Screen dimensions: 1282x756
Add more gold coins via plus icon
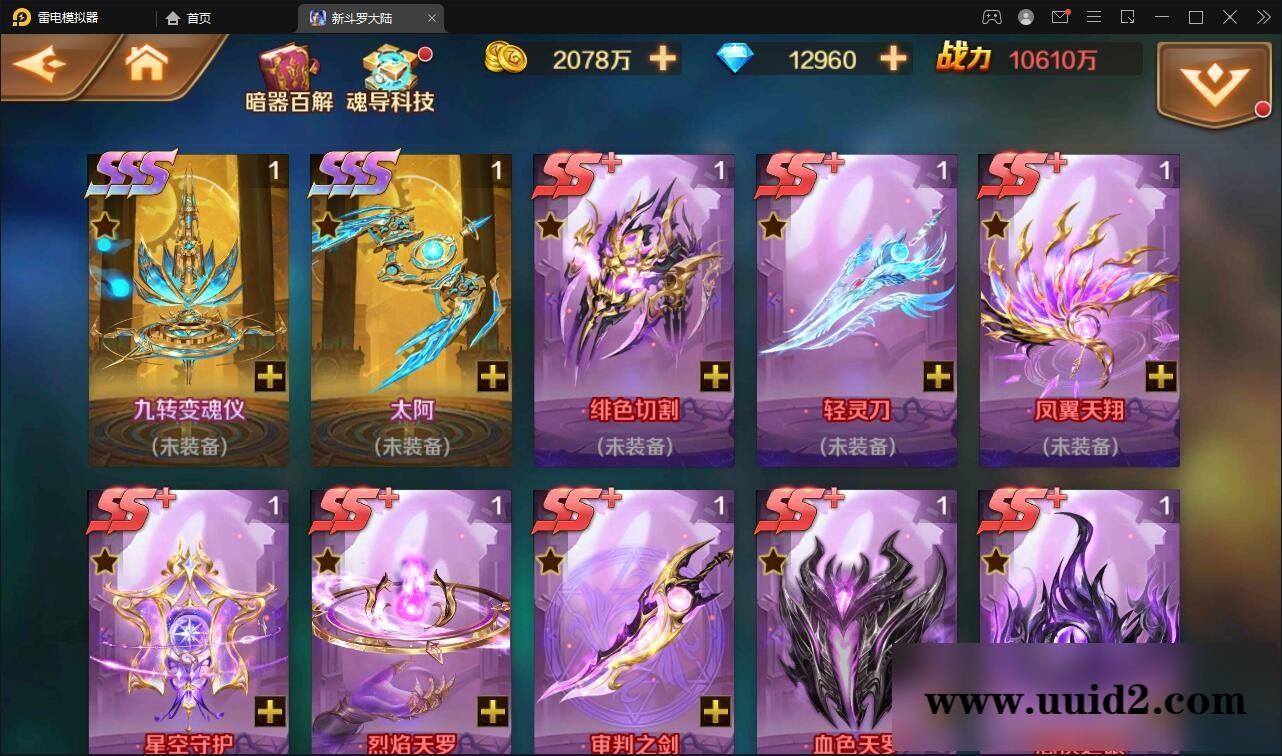(x=661, y=59)
